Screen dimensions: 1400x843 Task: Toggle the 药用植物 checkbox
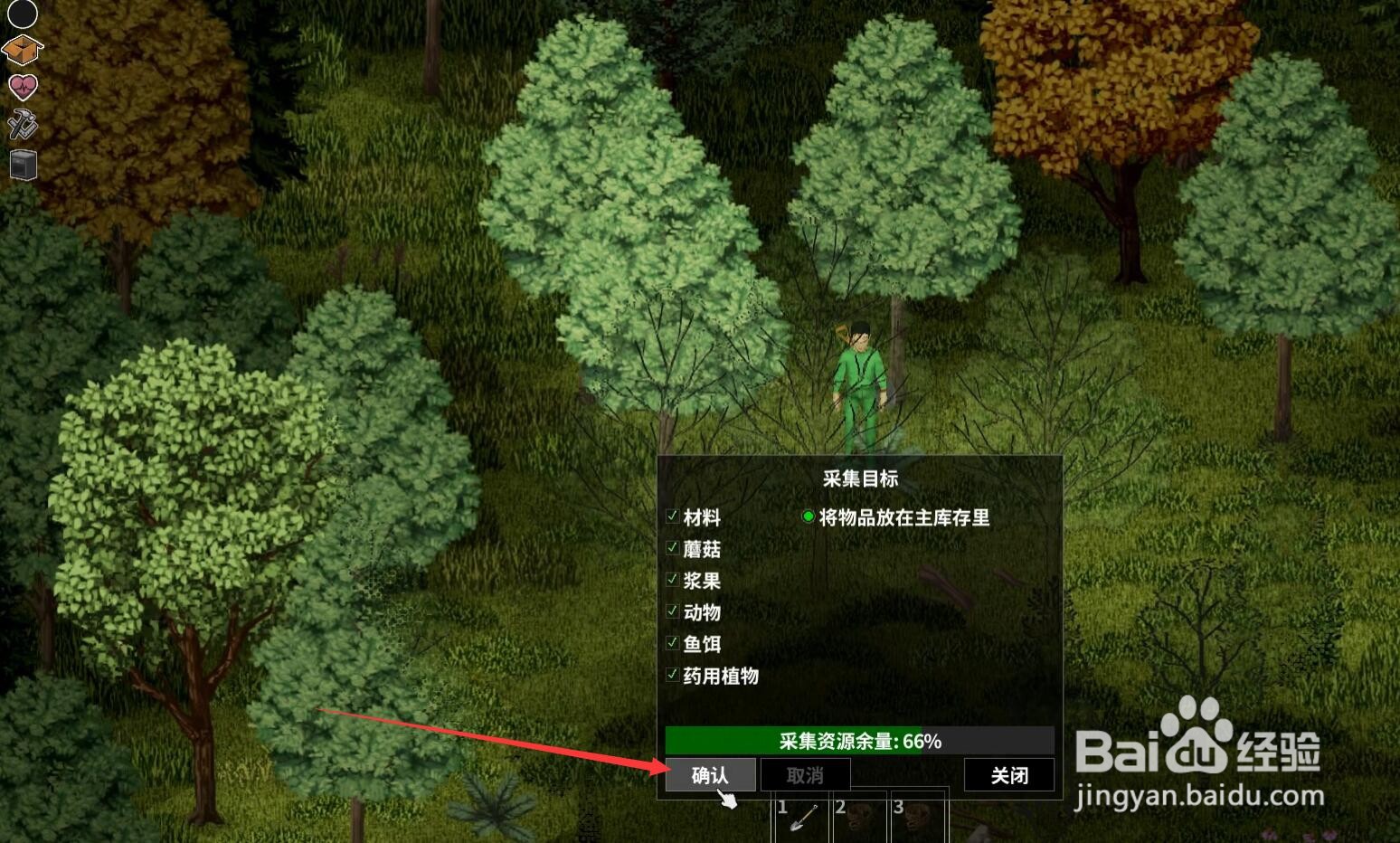point(672,675)
